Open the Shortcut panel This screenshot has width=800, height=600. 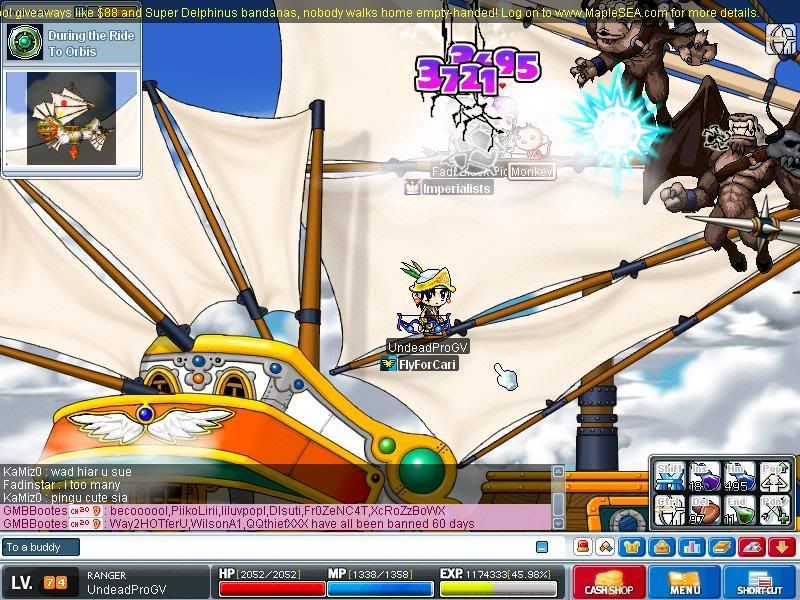761,583
